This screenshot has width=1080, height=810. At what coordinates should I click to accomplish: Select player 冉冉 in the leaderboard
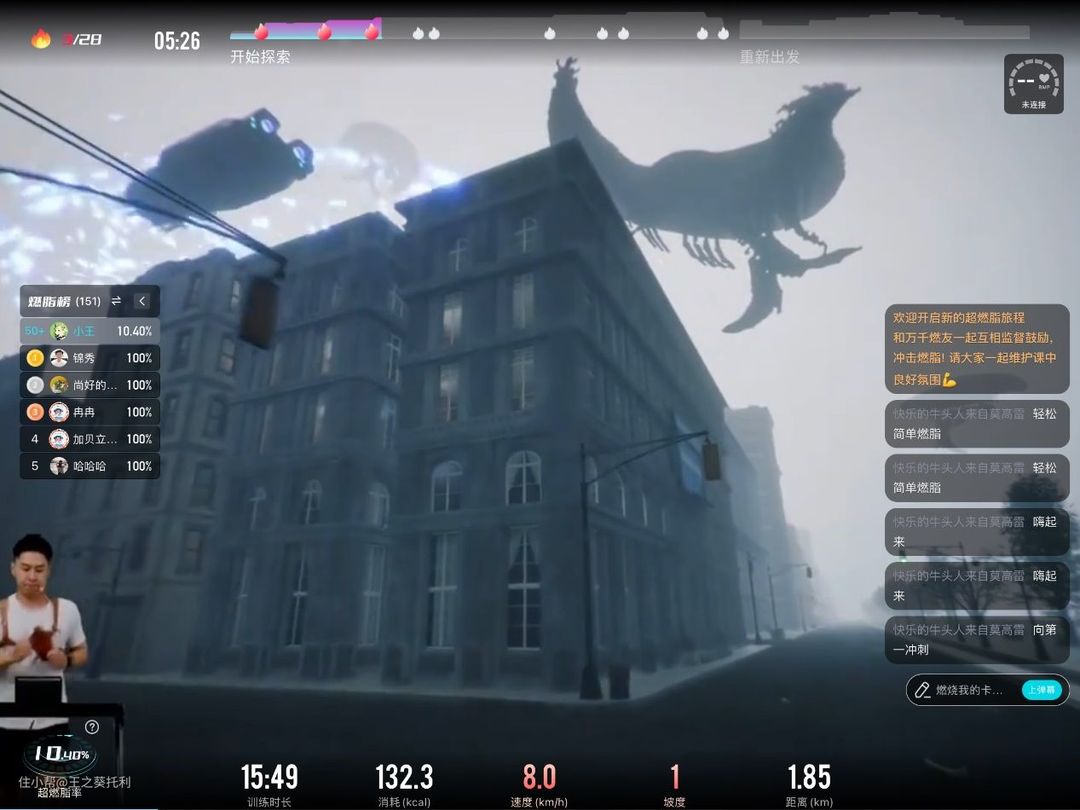[90, 412]
